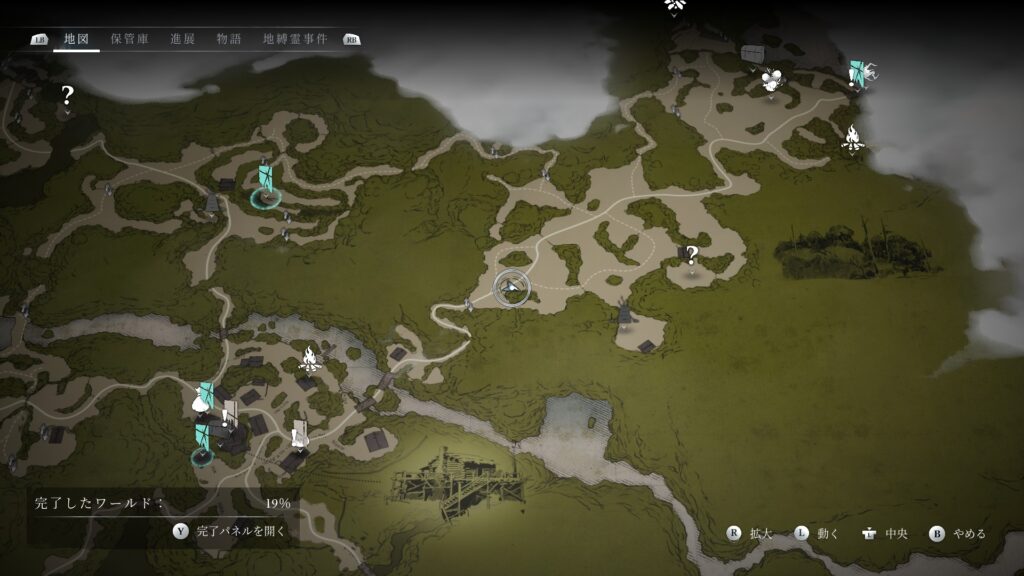The height and width of the screenshot is (576, 1024).
Task: Select the chest marker in the northeast
Action: click(752, 52)
